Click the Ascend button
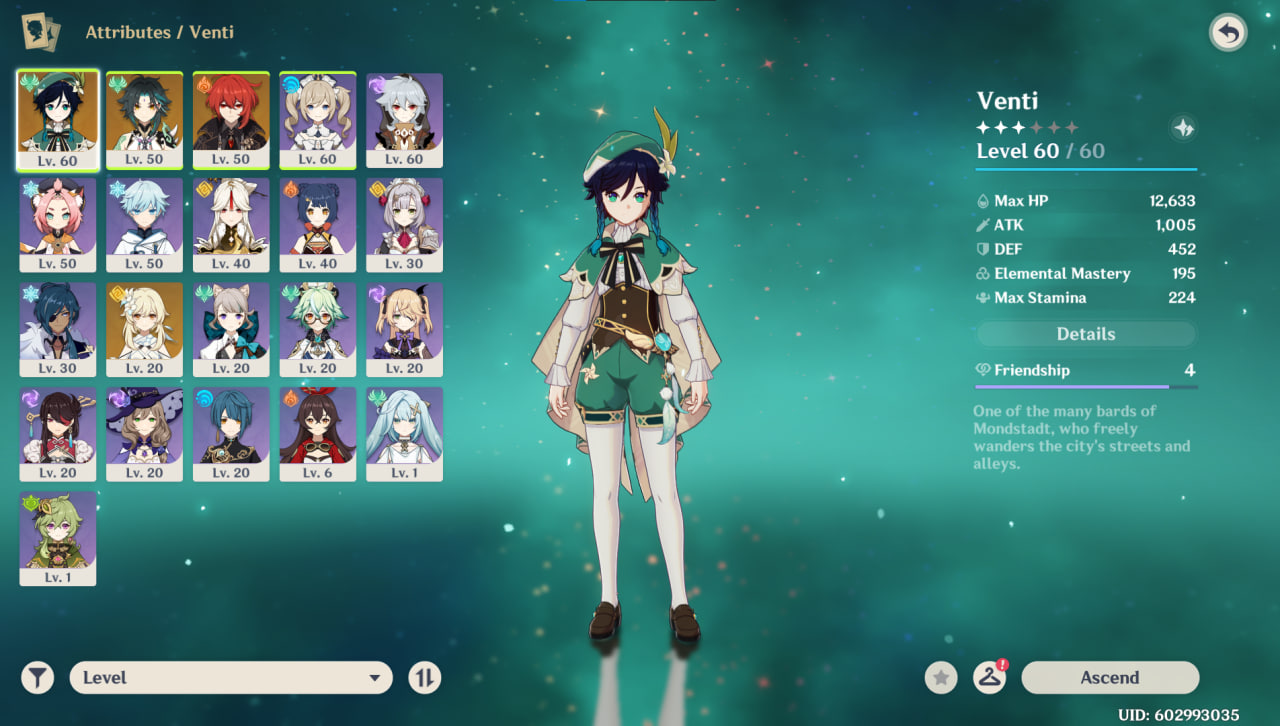 (x=1109, y=677)
